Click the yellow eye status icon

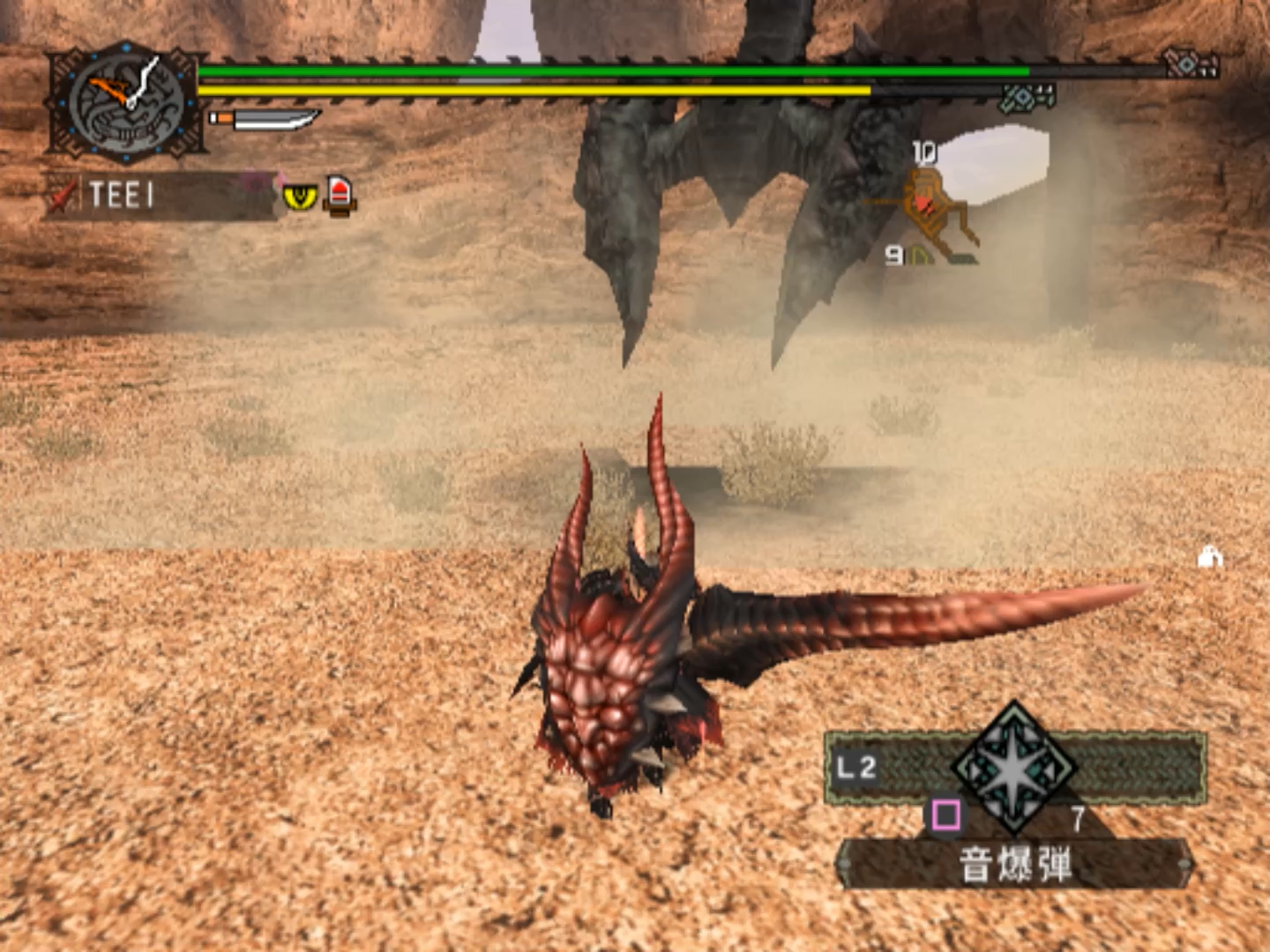click(300, 196)
